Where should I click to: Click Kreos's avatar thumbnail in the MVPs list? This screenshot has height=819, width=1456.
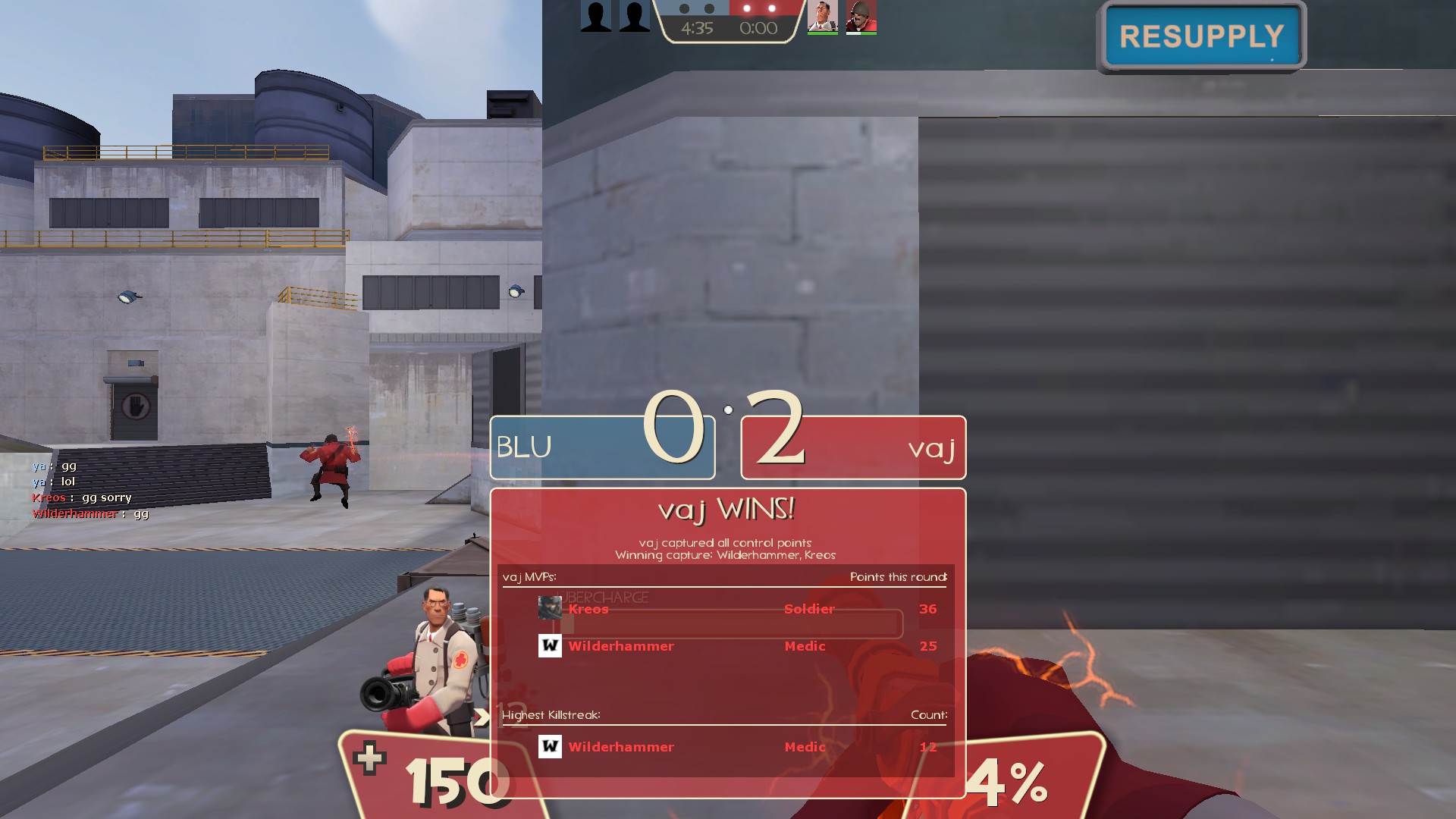pyautogui.click(x=550, y=607)
